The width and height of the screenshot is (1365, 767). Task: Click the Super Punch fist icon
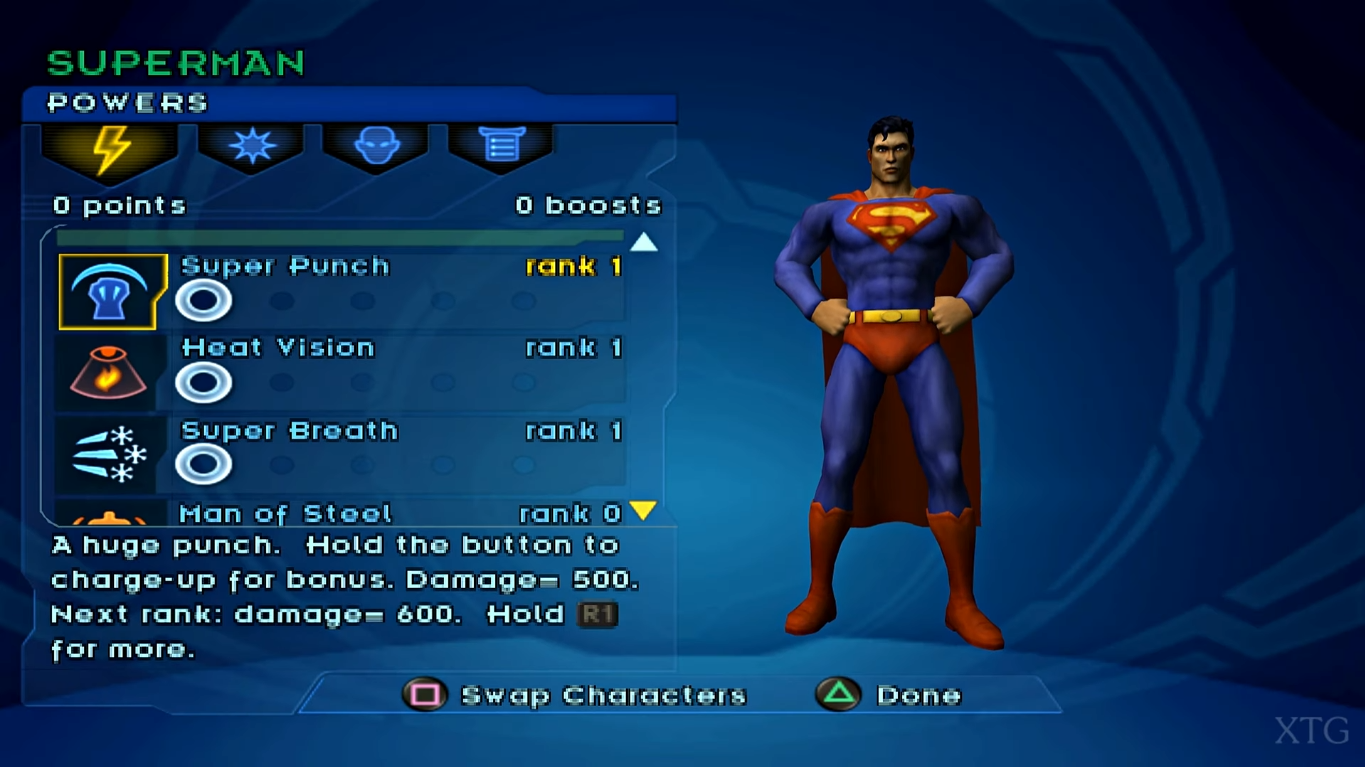[111, 293]
